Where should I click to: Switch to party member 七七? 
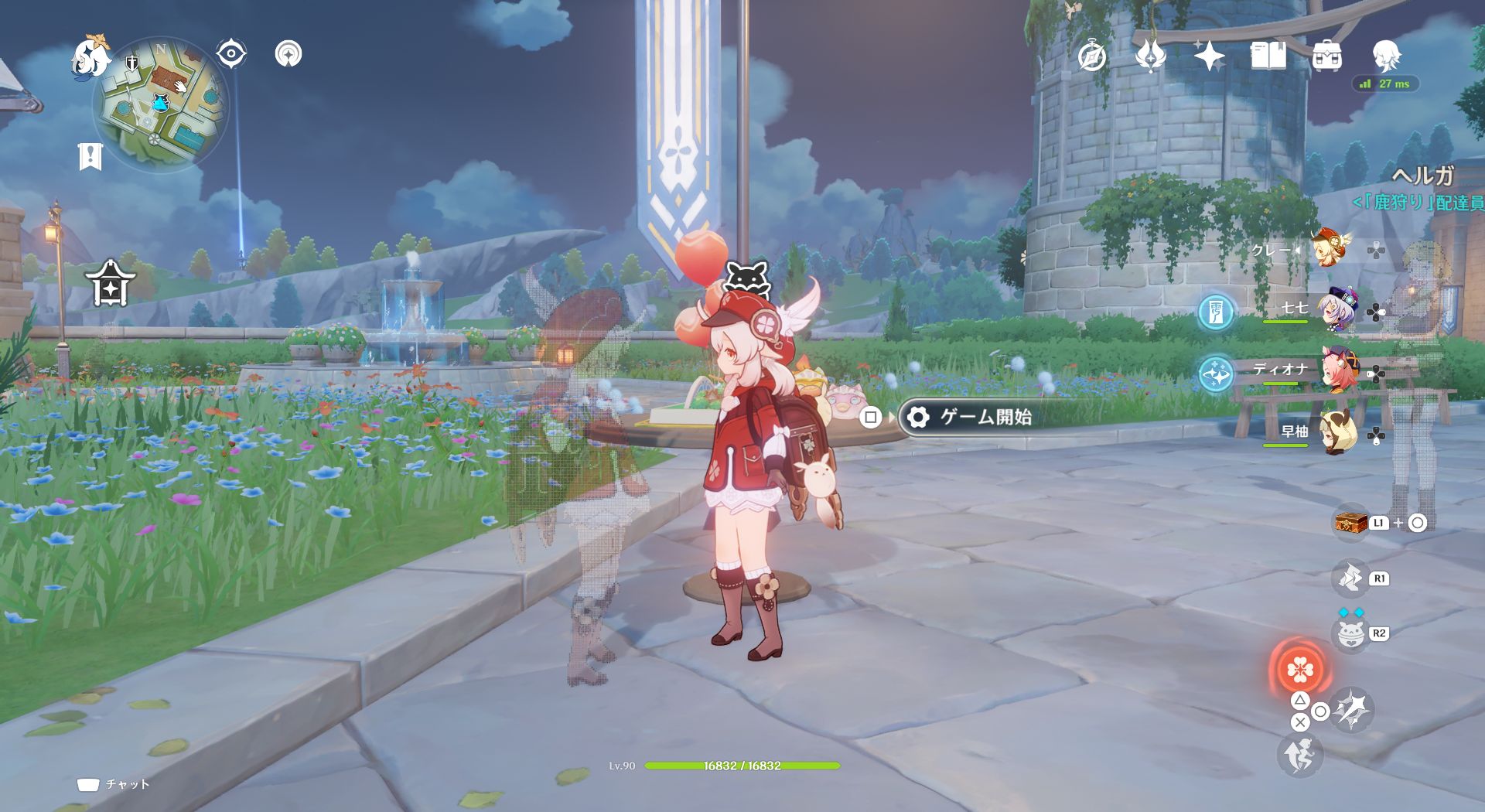tap(1338, 310)
